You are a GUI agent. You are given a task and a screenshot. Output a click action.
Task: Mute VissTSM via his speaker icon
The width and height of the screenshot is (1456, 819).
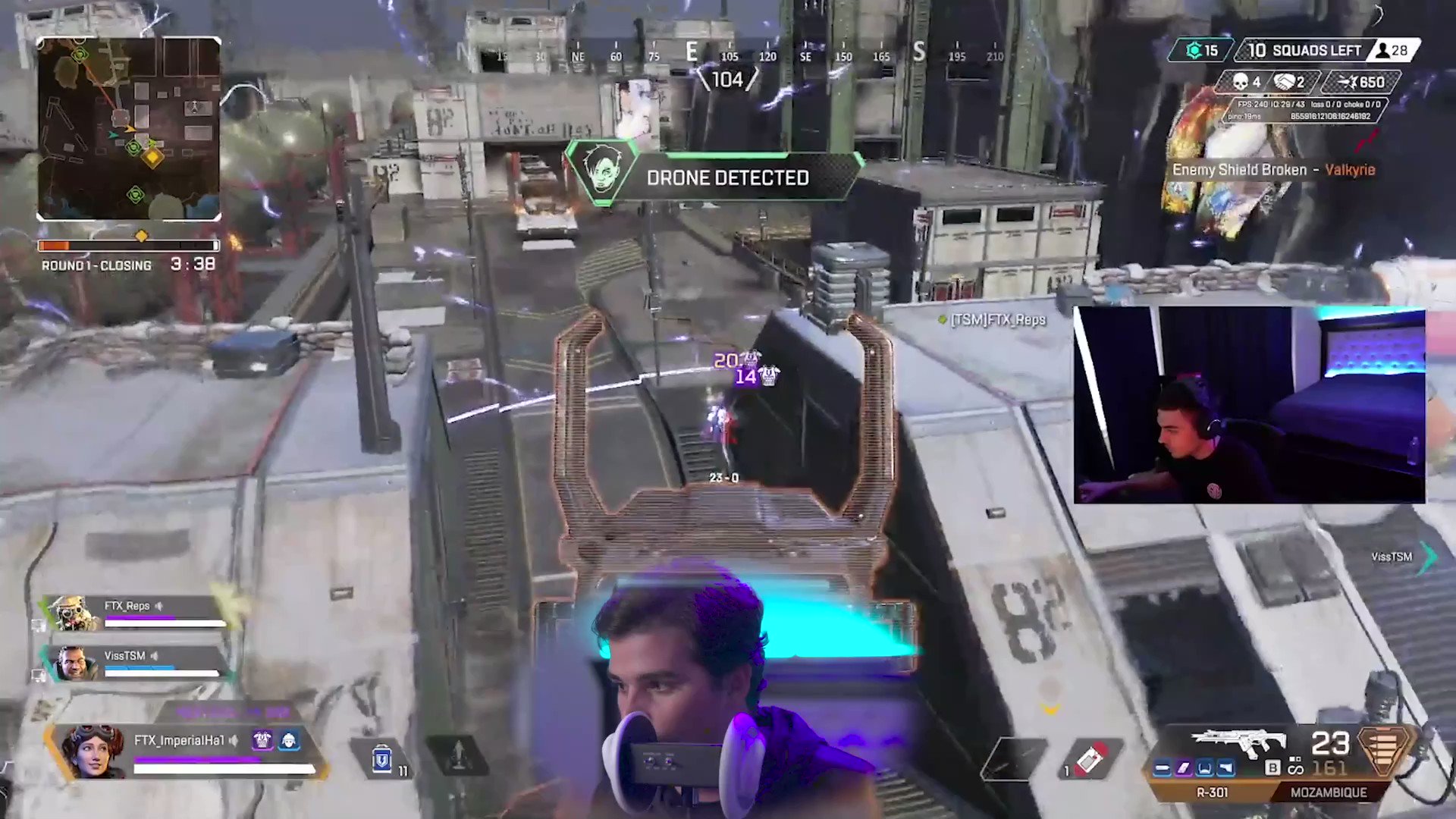(x=155, y=655)
